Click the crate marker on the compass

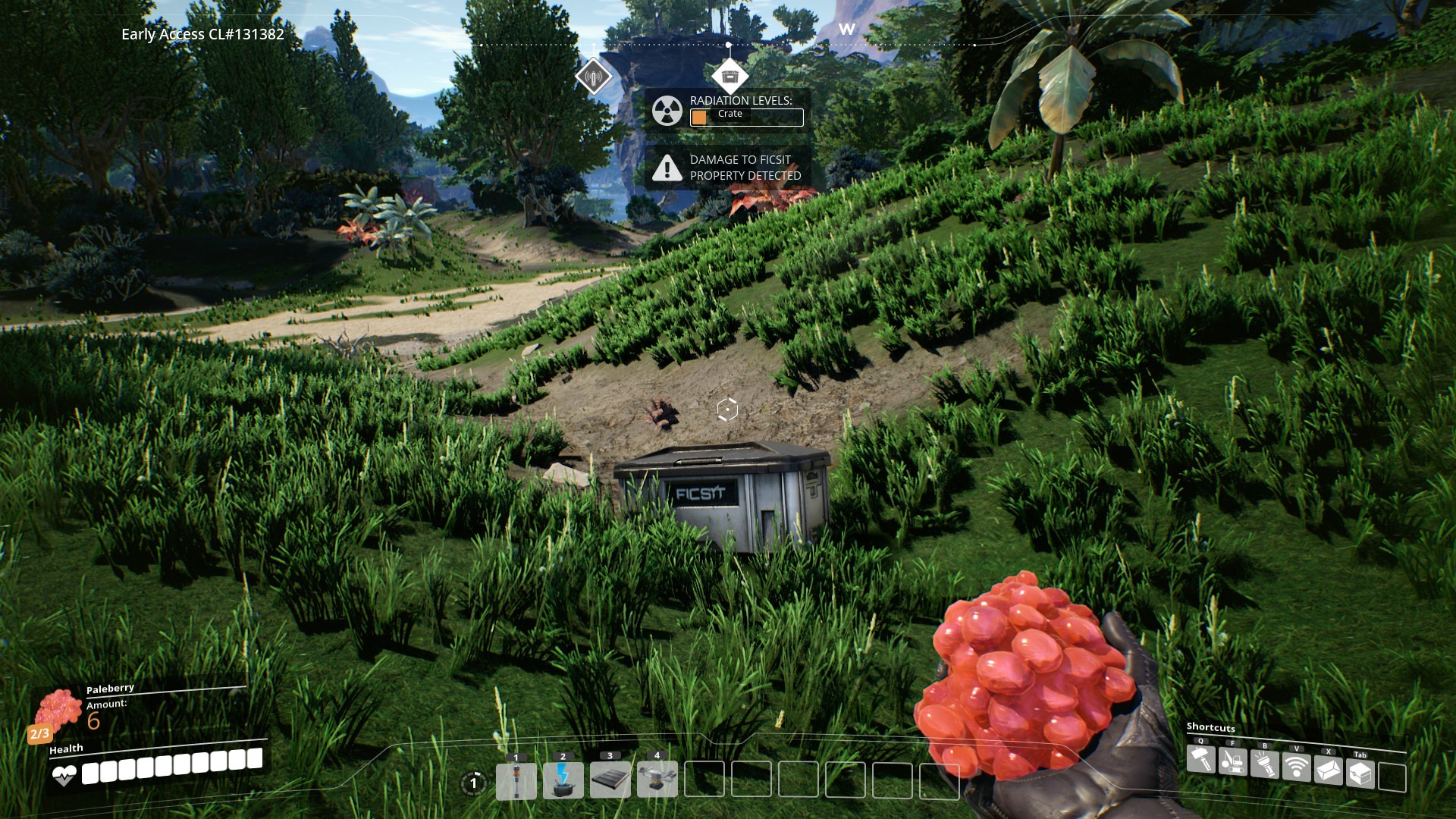(x=730, y=76)
